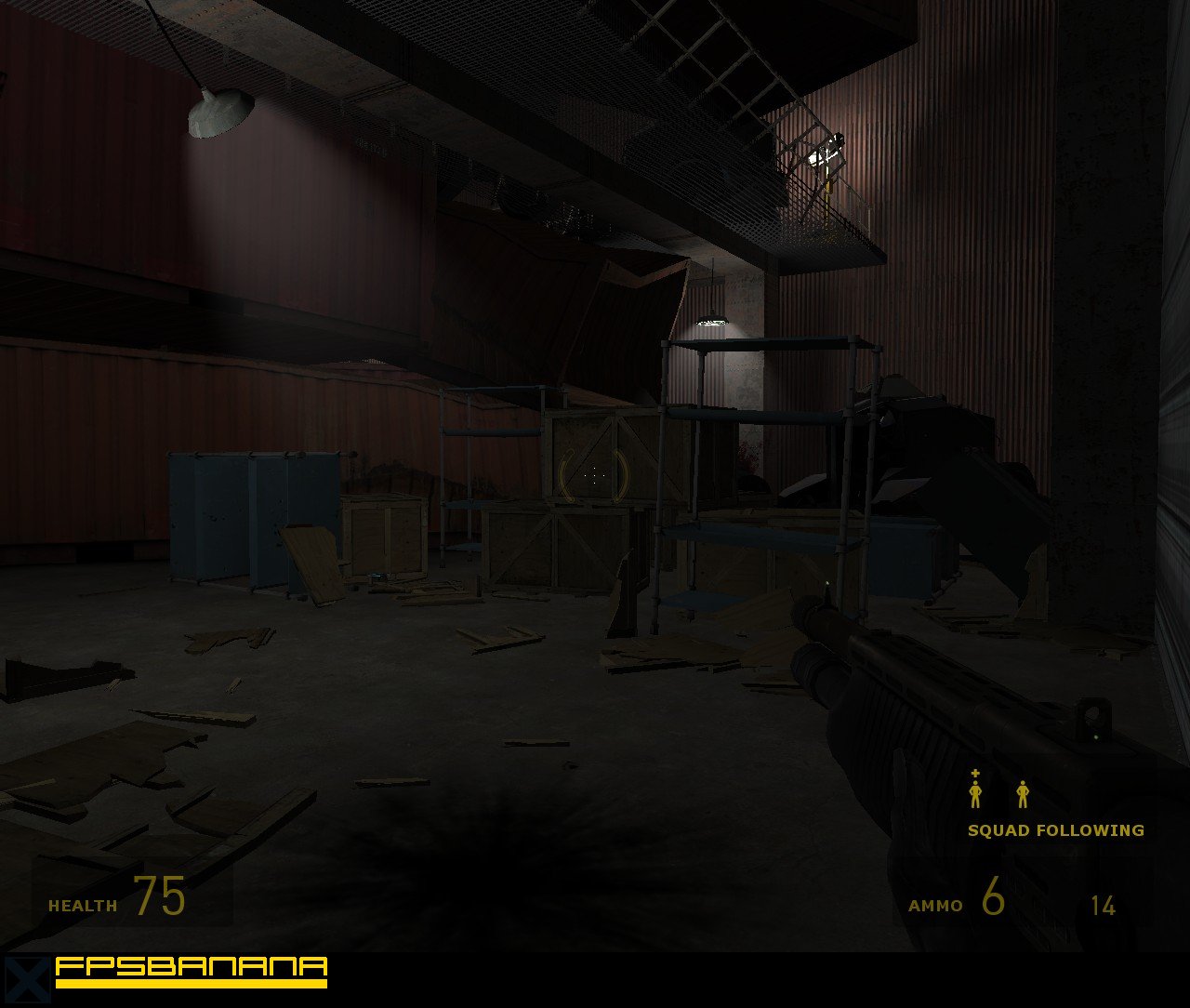Click the reserve ammo count of 14

[x=1103, y=904]
